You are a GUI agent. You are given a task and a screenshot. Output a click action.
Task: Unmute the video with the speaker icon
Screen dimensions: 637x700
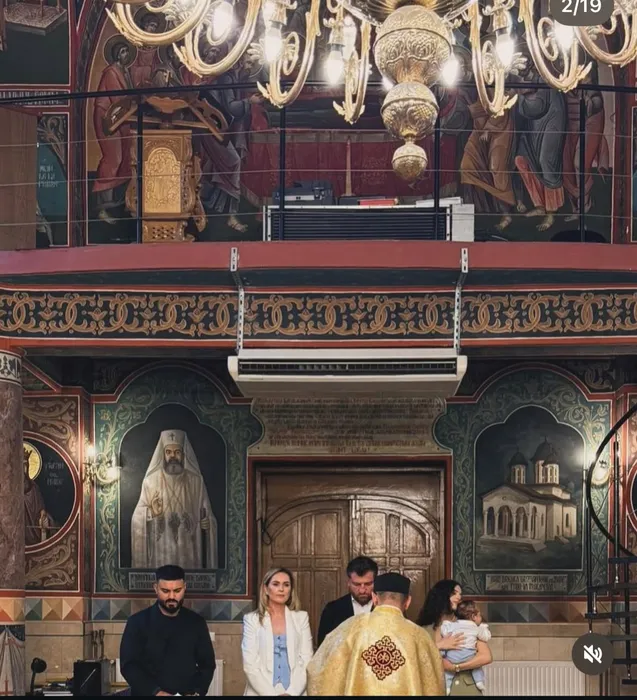[x=592, y=654]
